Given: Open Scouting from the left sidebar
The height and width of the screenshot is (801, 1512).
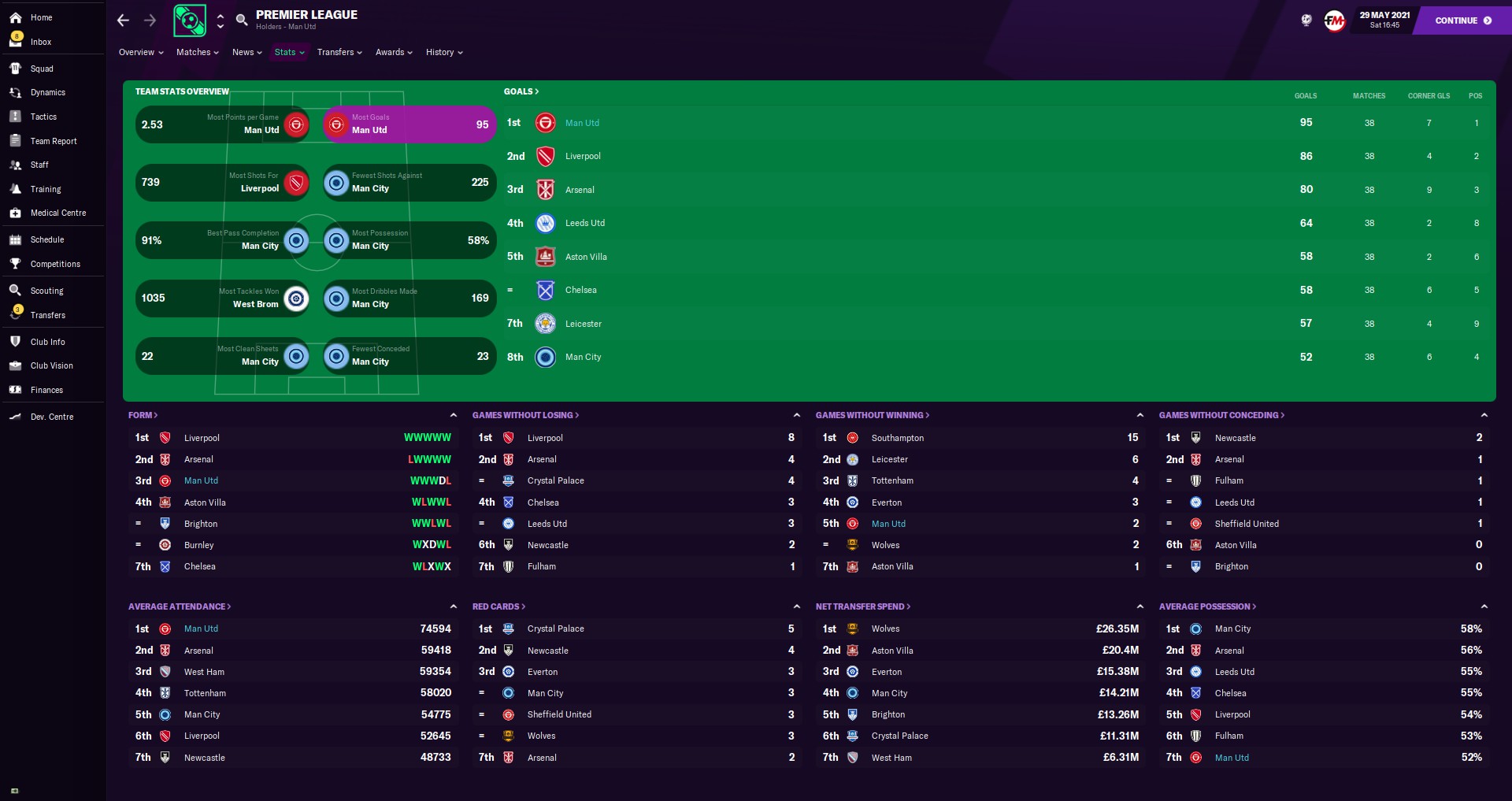Looking at the screenshot, I should (46, 291).
